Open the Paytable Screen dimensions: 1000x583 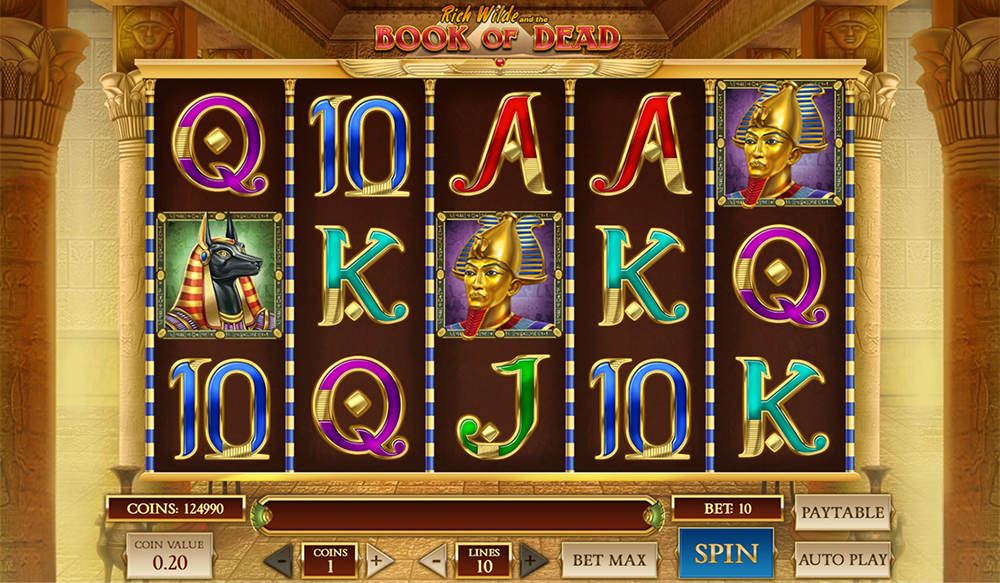point(842,512)
